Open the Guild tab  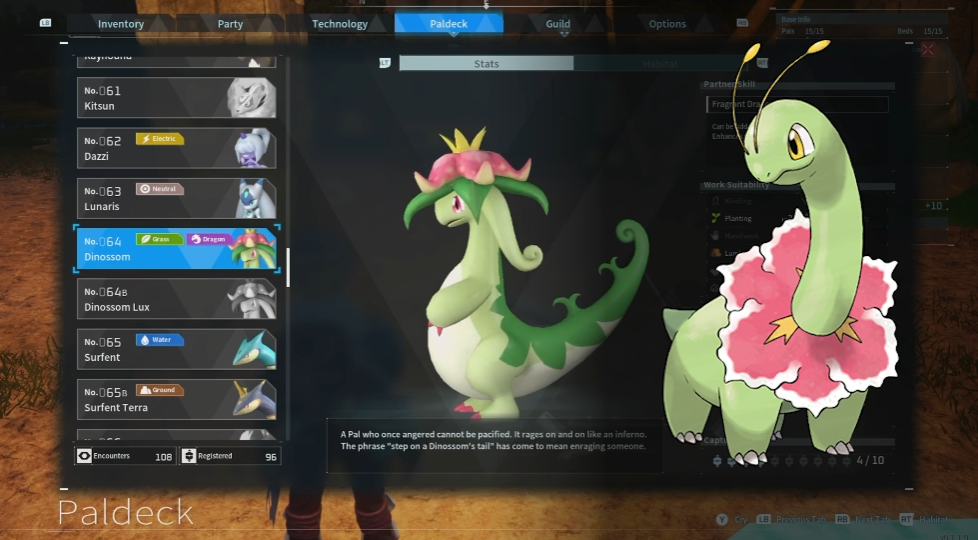pyautogui.click(x=558, y=24)
